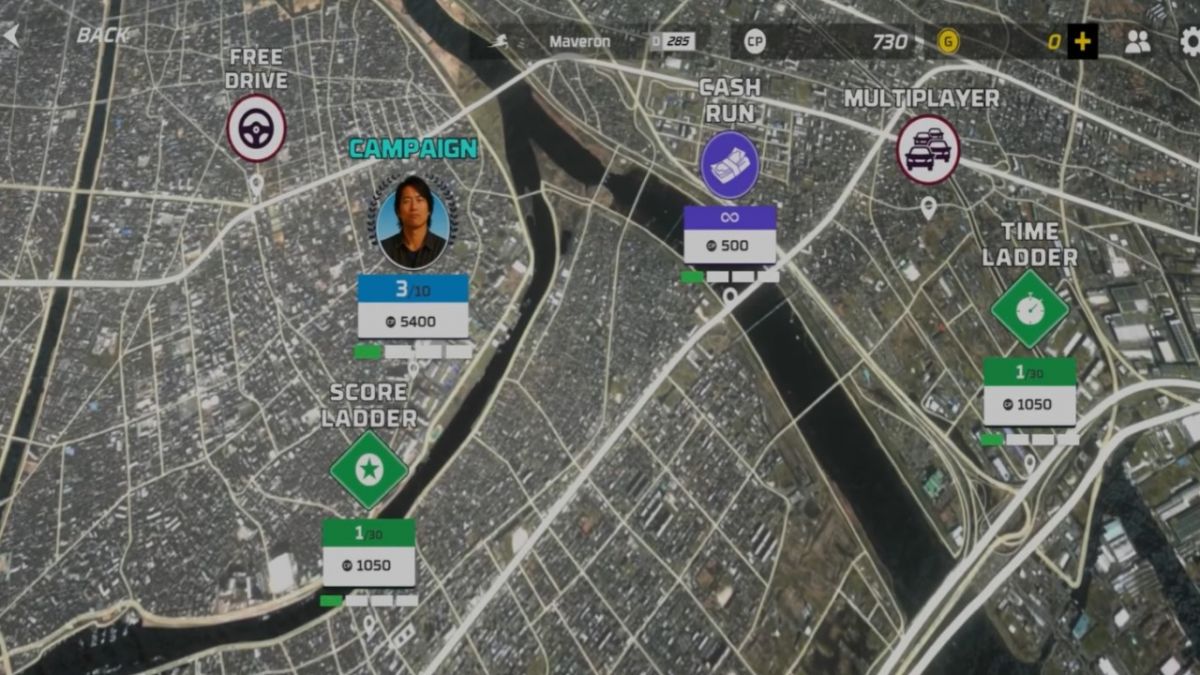The height and width of the screenshot is (675, 1200).
Task: Open the Time Ladder stopwatch event
Action: pyautogui.click(x=1029, y=309)
